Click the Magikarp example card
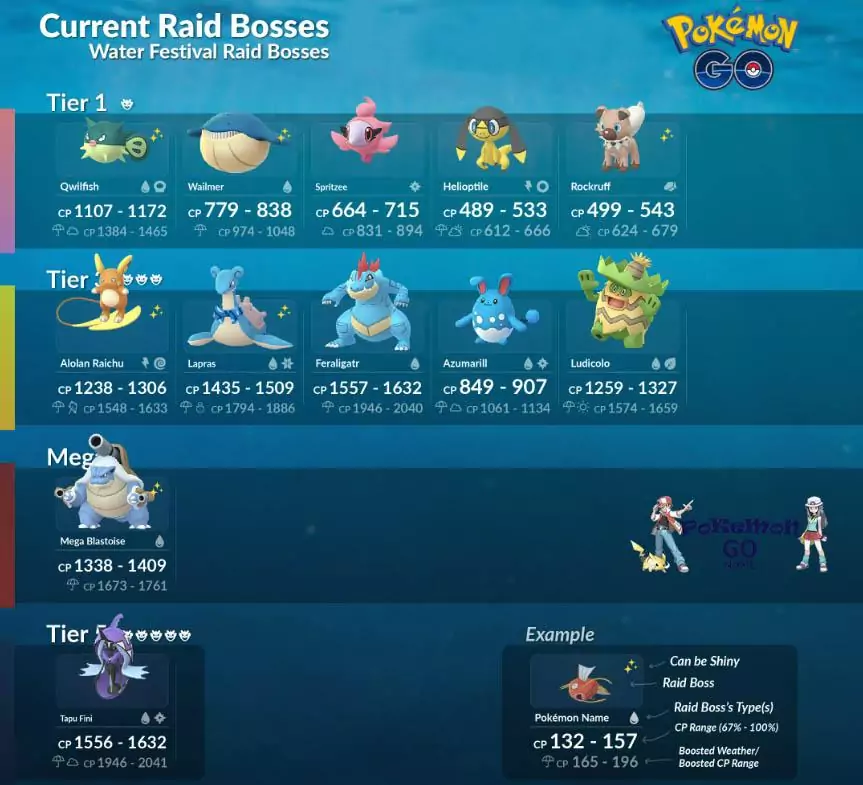The image size is (863, 785). click(585, 710)
